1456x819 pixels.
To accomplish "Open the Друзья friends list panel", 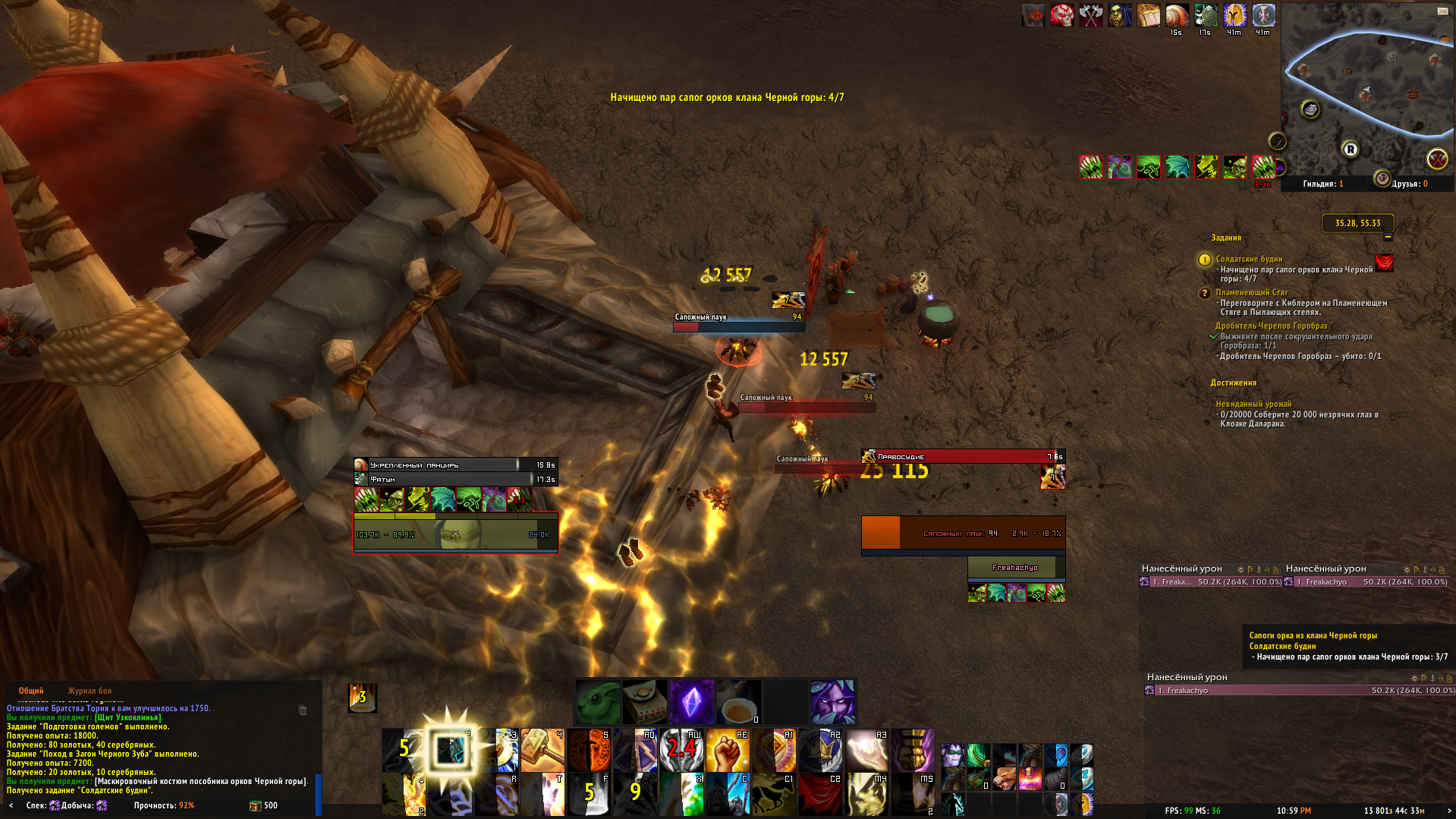I will [x=1409, y=184].
